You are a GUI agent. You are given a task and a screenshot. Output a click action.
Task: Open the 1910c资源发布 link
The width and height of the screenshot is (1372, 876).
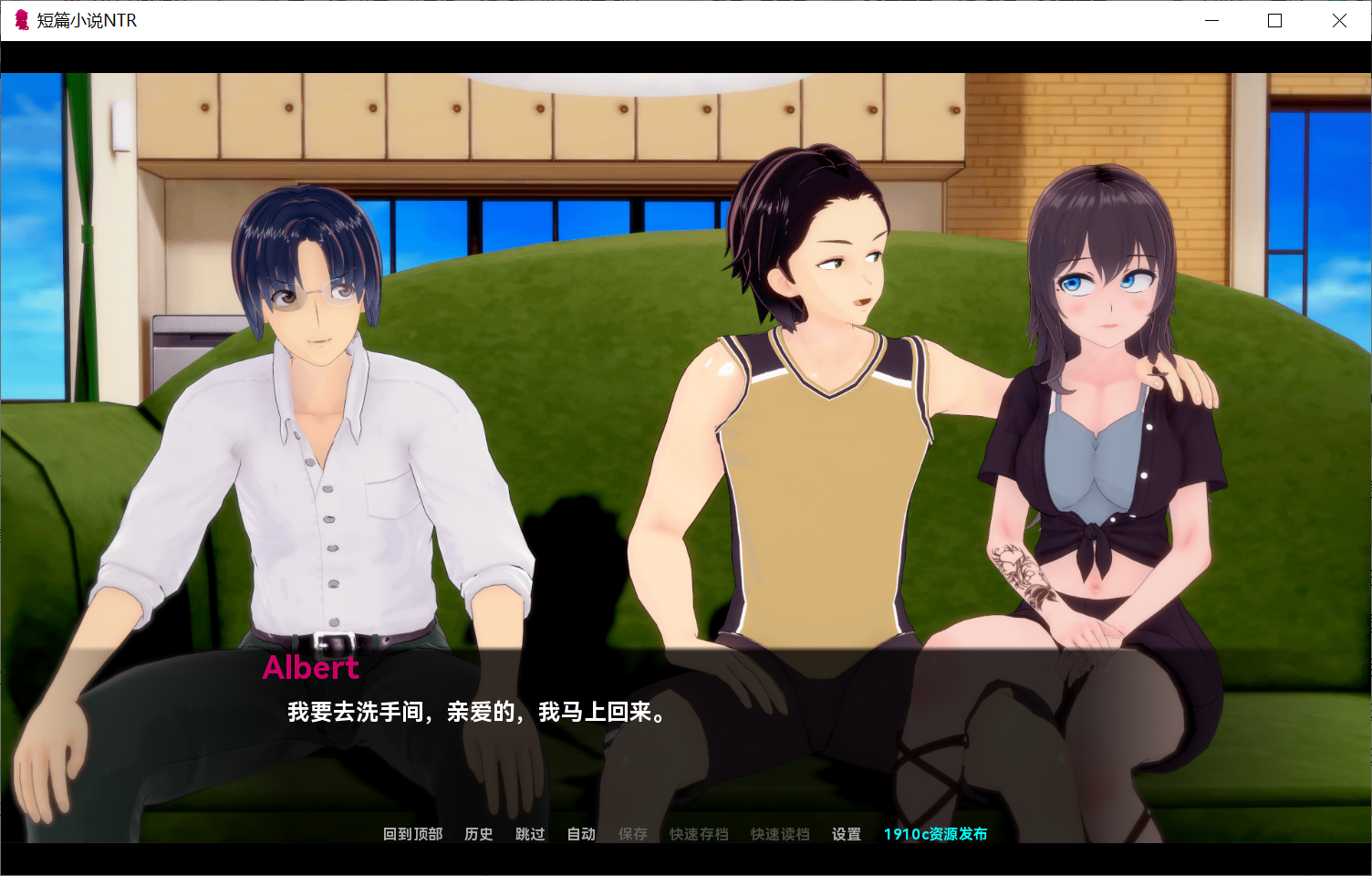click(935, 834)
